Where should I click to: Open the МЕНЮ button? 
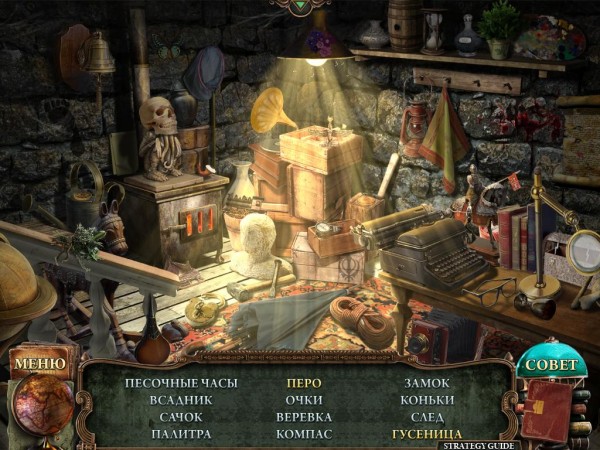pyautogui.click(x=40, y=363)
